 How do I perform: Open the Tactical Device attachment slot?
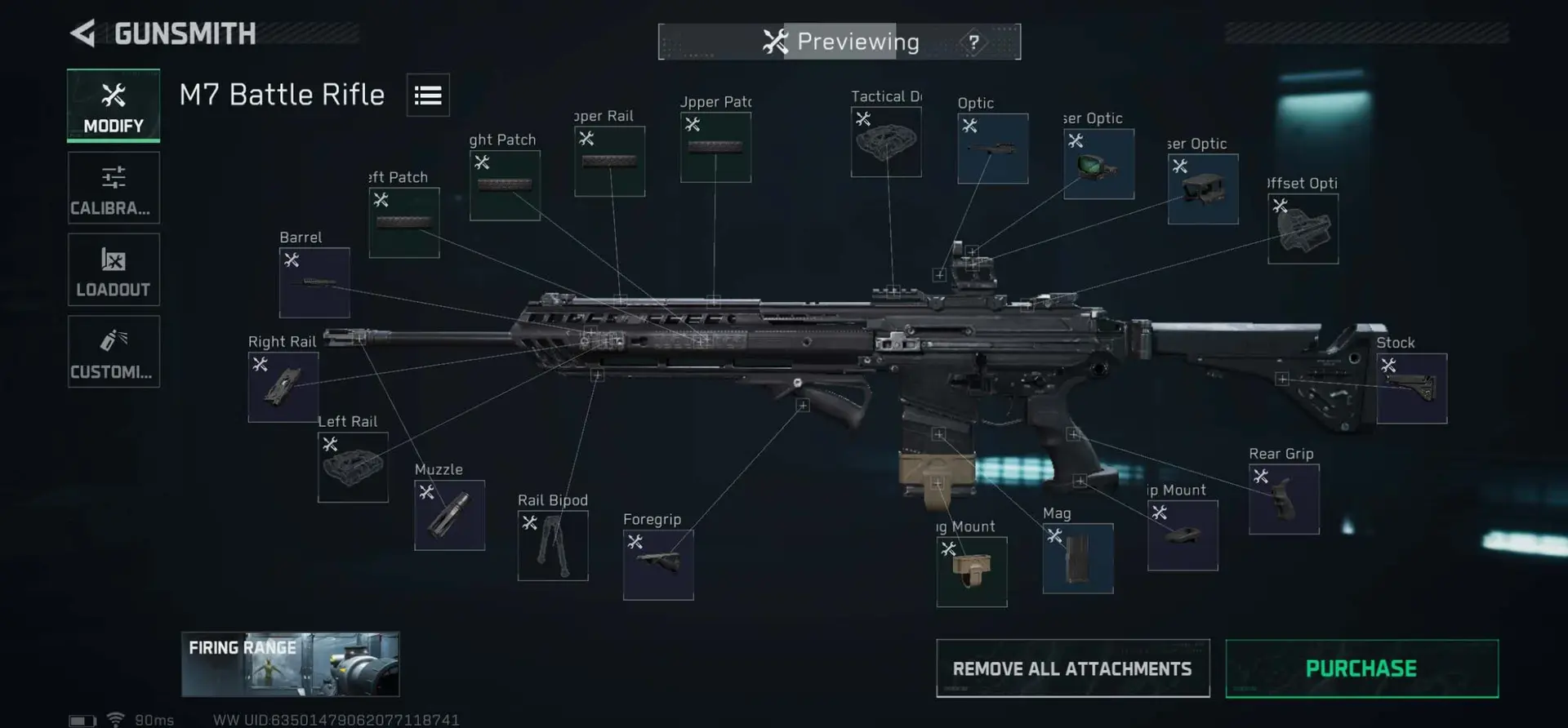point(885,142)
